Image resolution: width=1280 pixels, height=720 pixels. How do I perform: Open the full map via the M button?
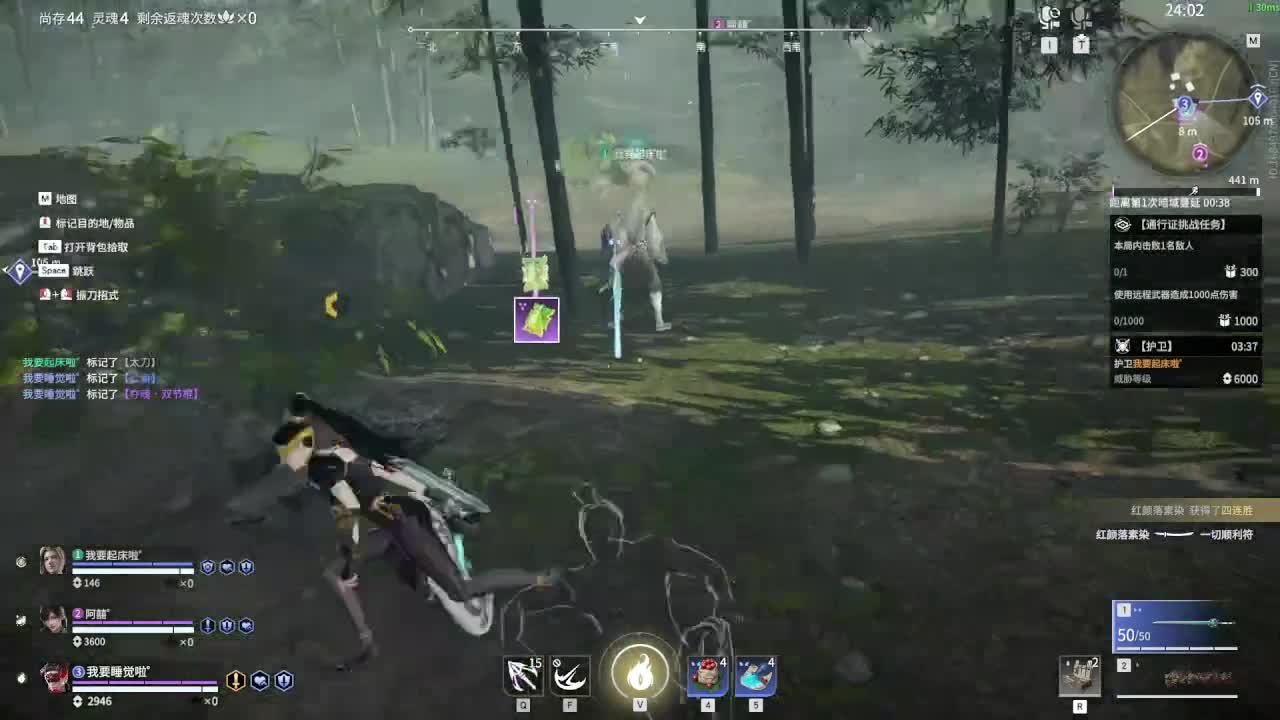[x=1253, y=41]
